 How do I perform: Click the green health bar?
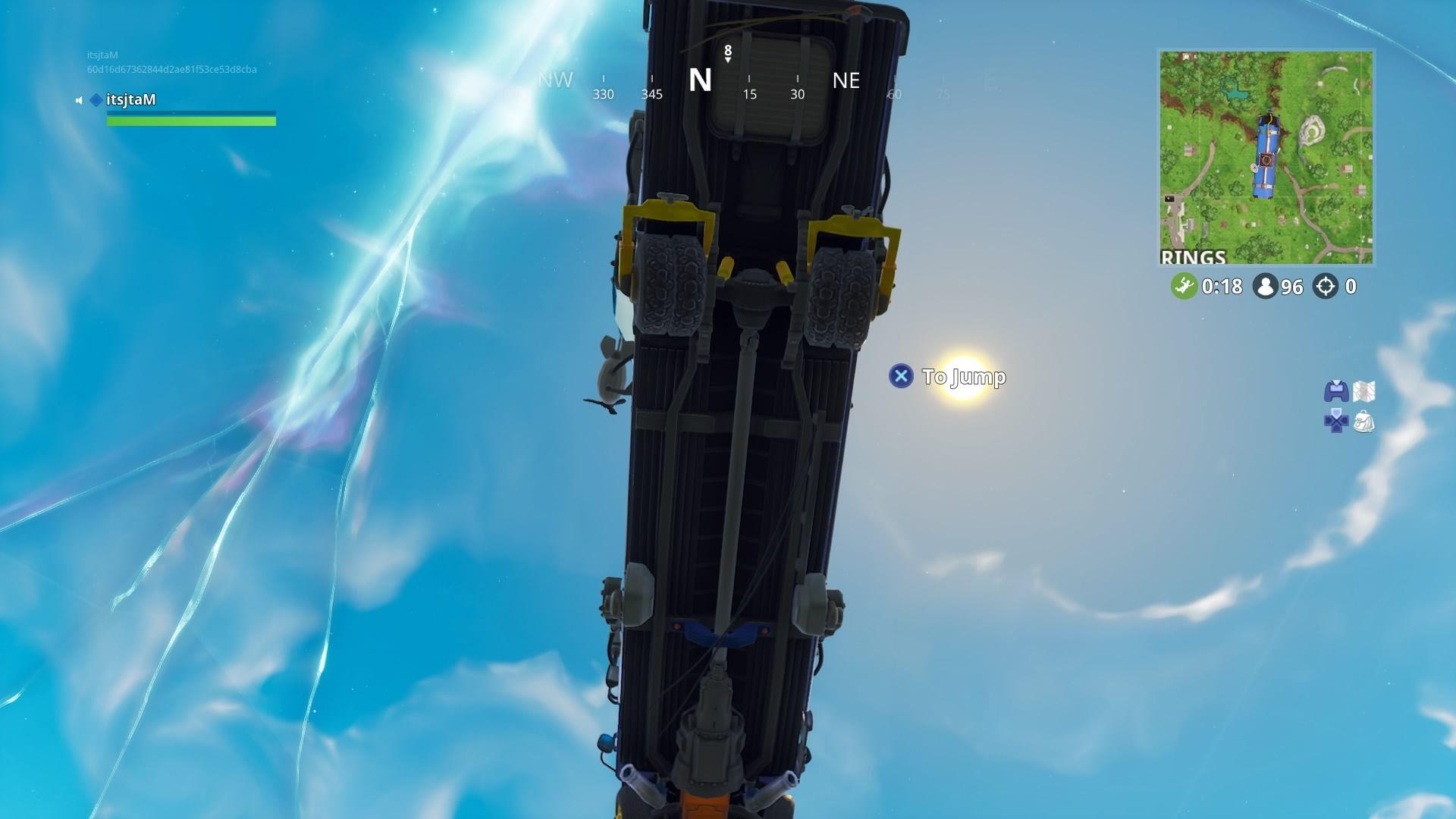click(x=191, y=120)
